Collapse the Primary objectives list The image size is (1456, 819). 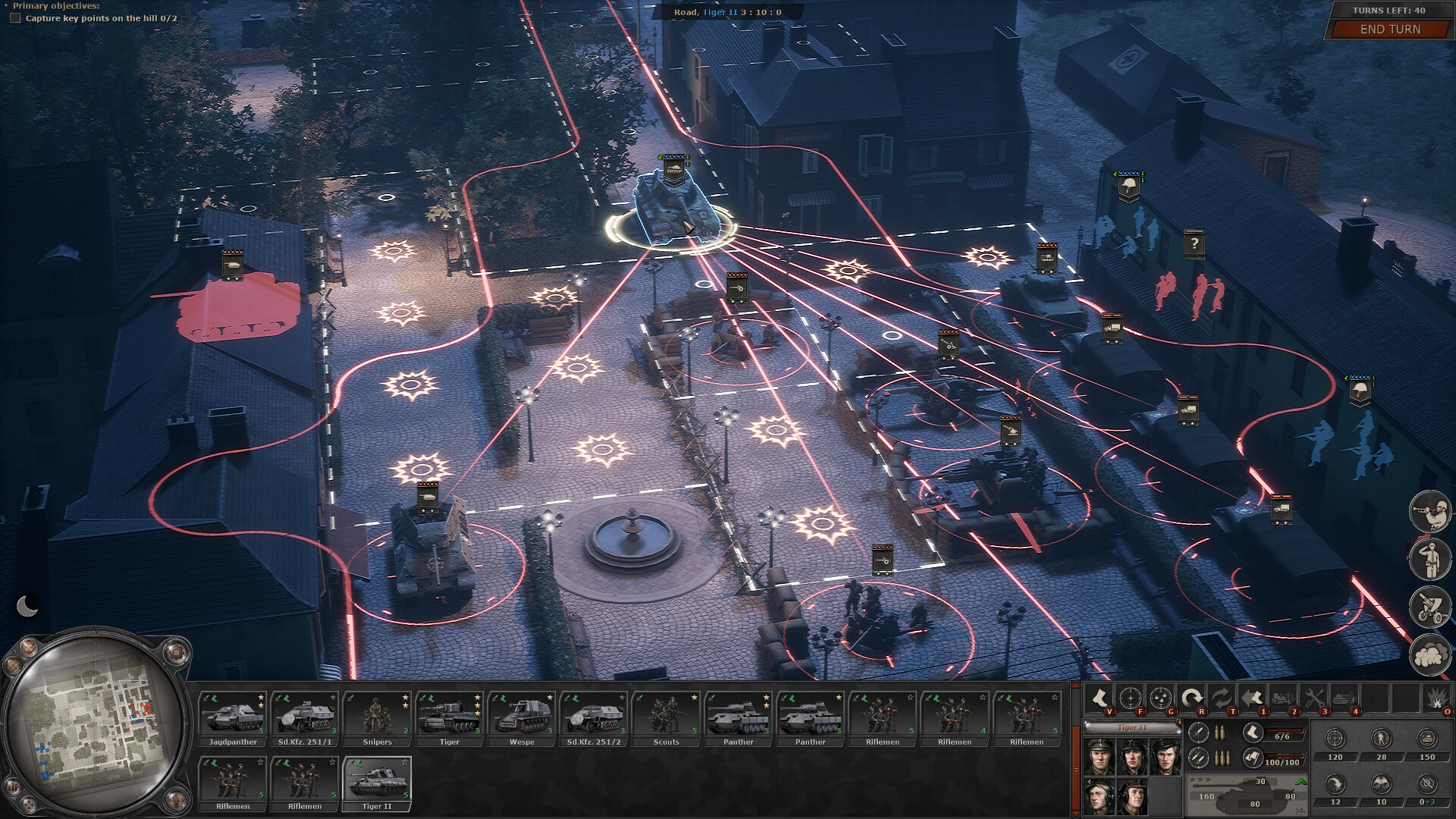(8, 6)
